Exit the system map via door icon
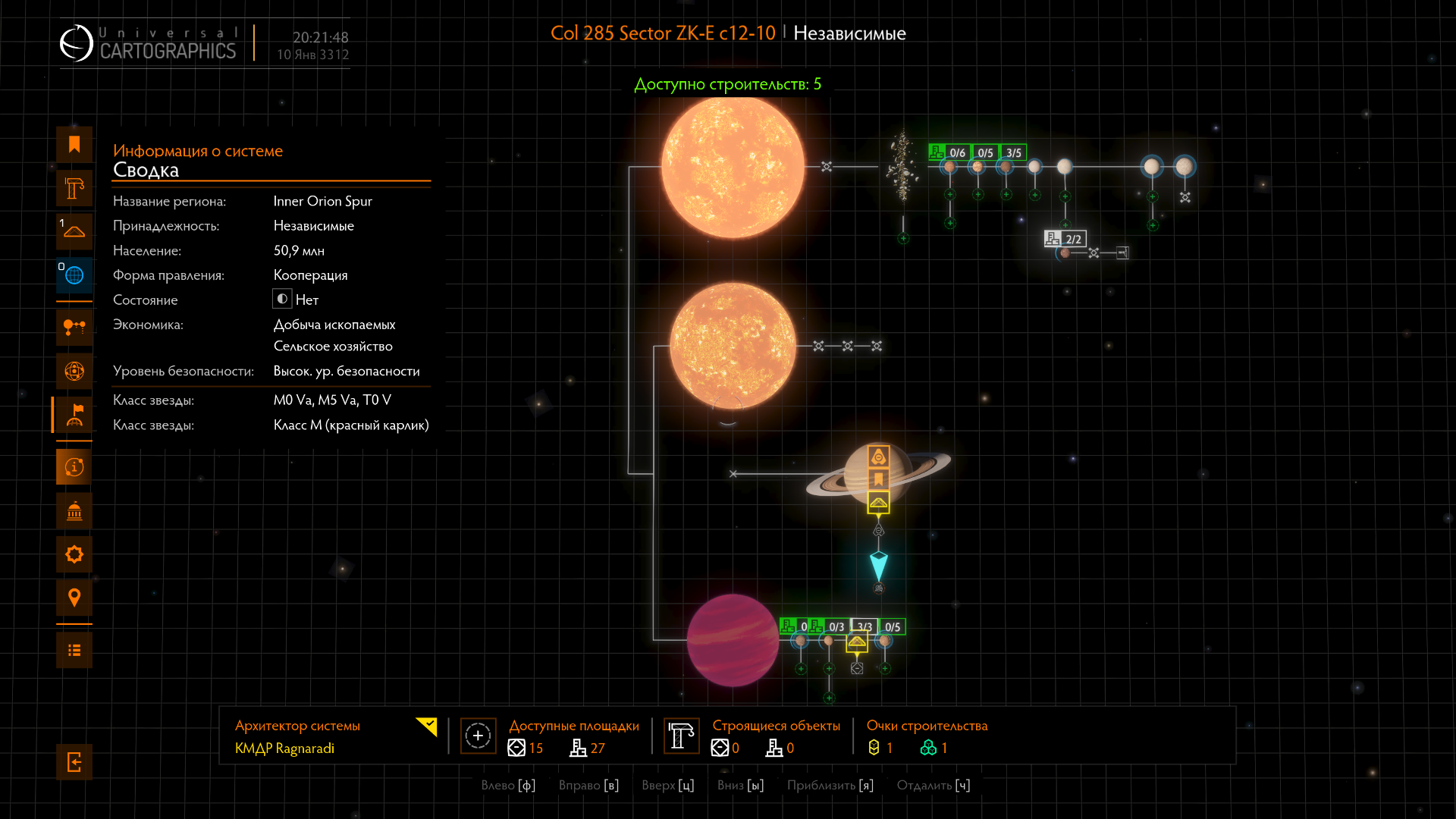This screenshot has width=1456, height=819. point(74,762)
